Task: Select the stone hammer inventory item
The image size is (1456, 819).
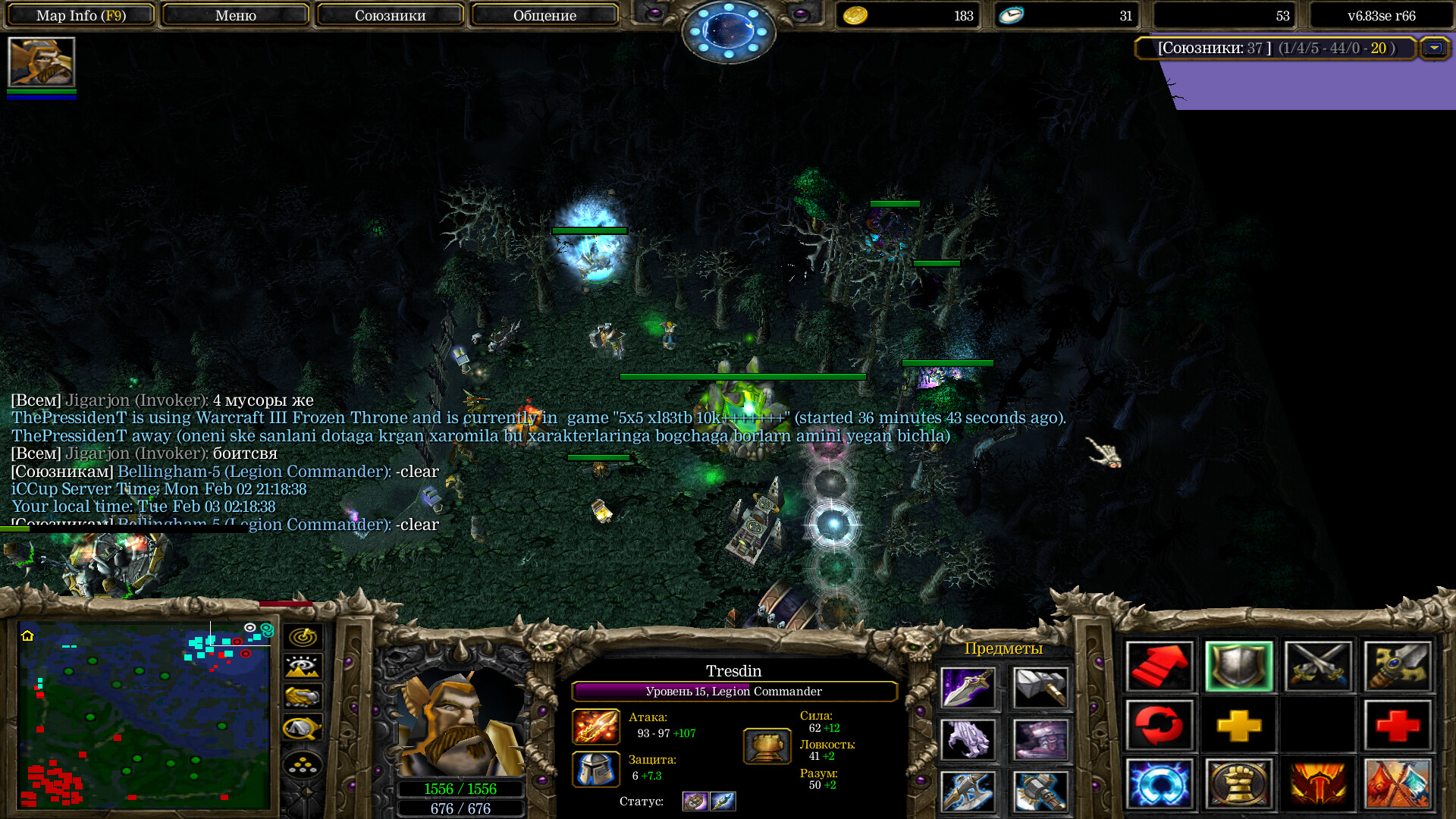Action: pyautogui.click(x=1040, y=688)
